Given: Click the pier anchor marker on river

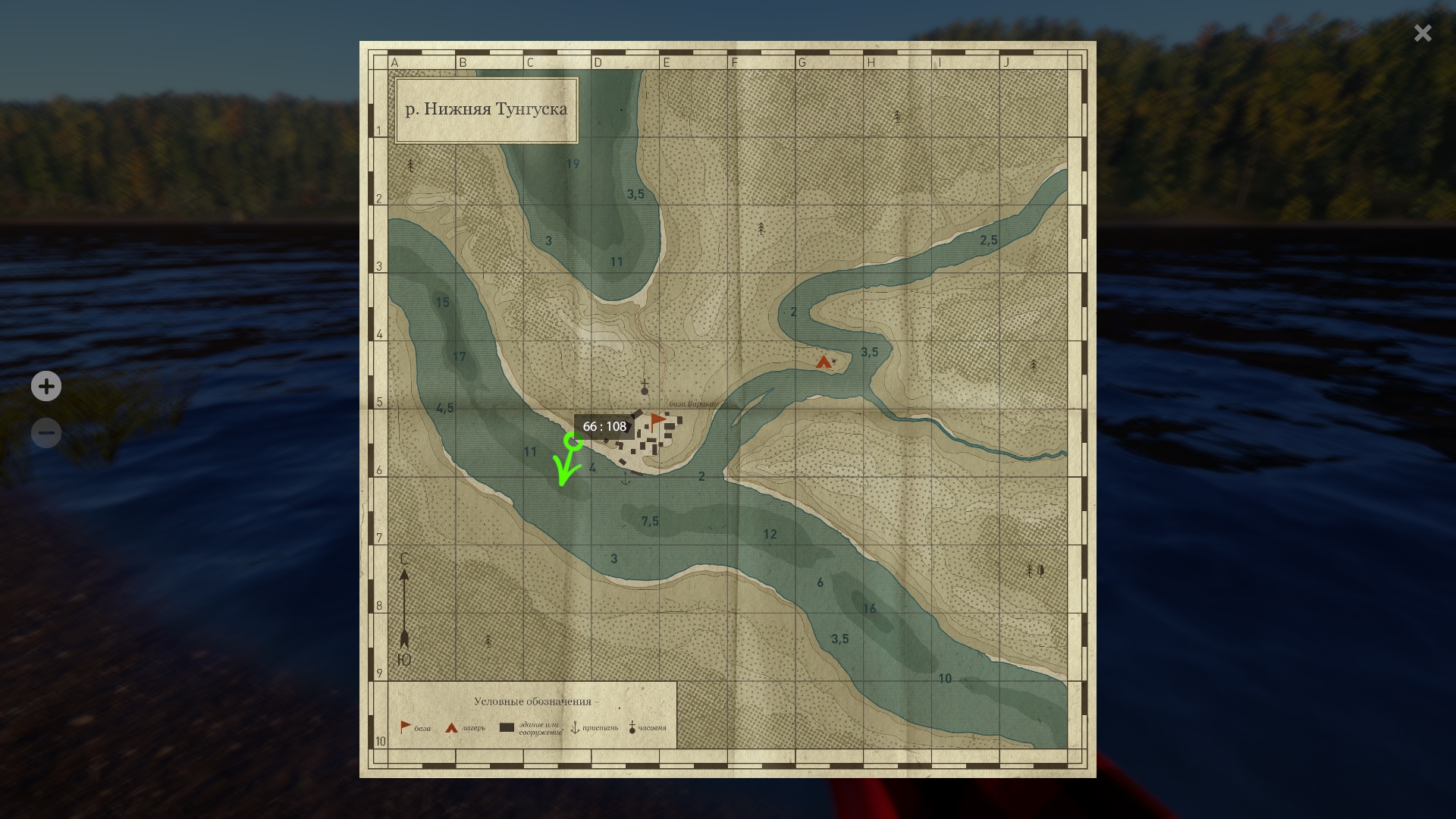Looking at the screenshot, I should pyautogui.click(x=626, y=479).
